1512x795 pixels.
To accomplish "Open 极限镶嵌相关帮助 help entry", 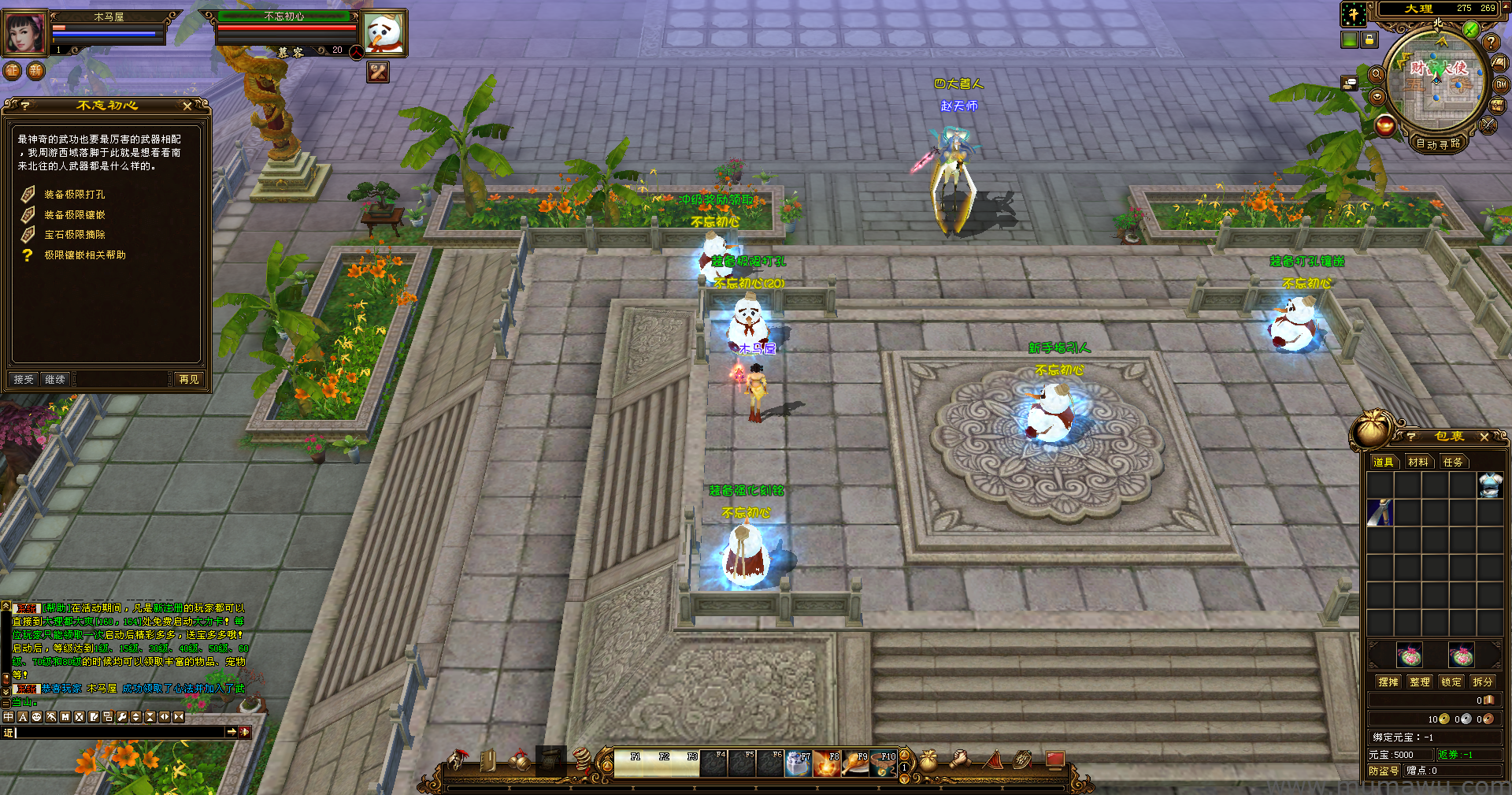I will click(x=84, y=255).
